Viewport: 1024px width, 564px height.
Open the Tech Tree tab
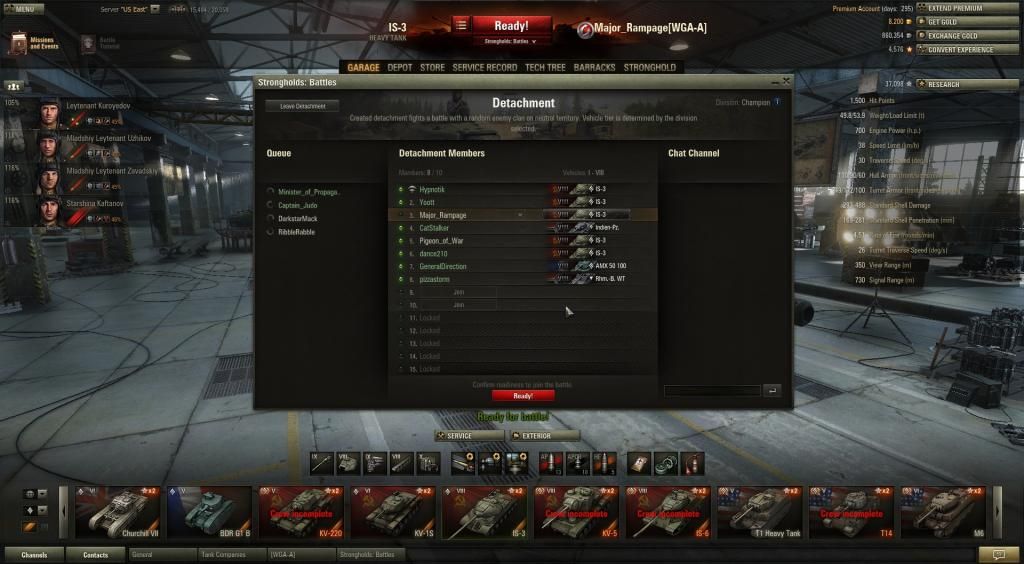pos(545,67)
